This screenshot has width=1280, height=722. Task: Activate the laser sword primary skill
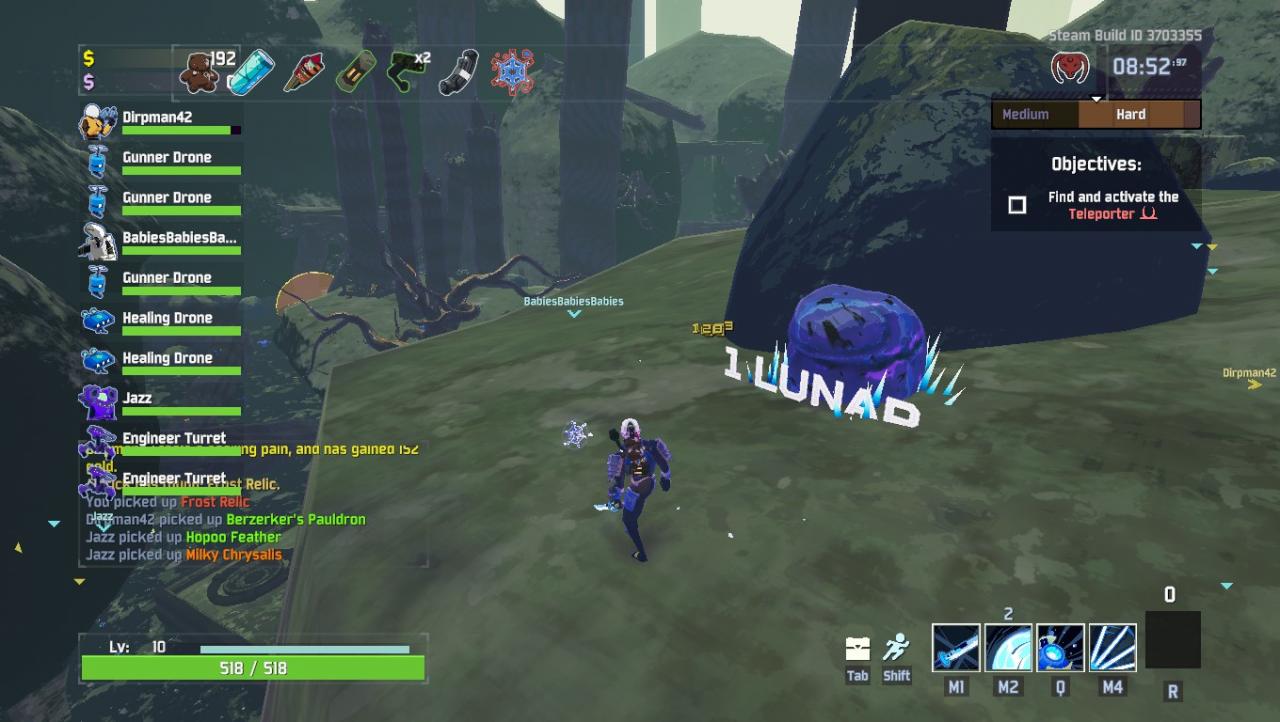point(956,648)
